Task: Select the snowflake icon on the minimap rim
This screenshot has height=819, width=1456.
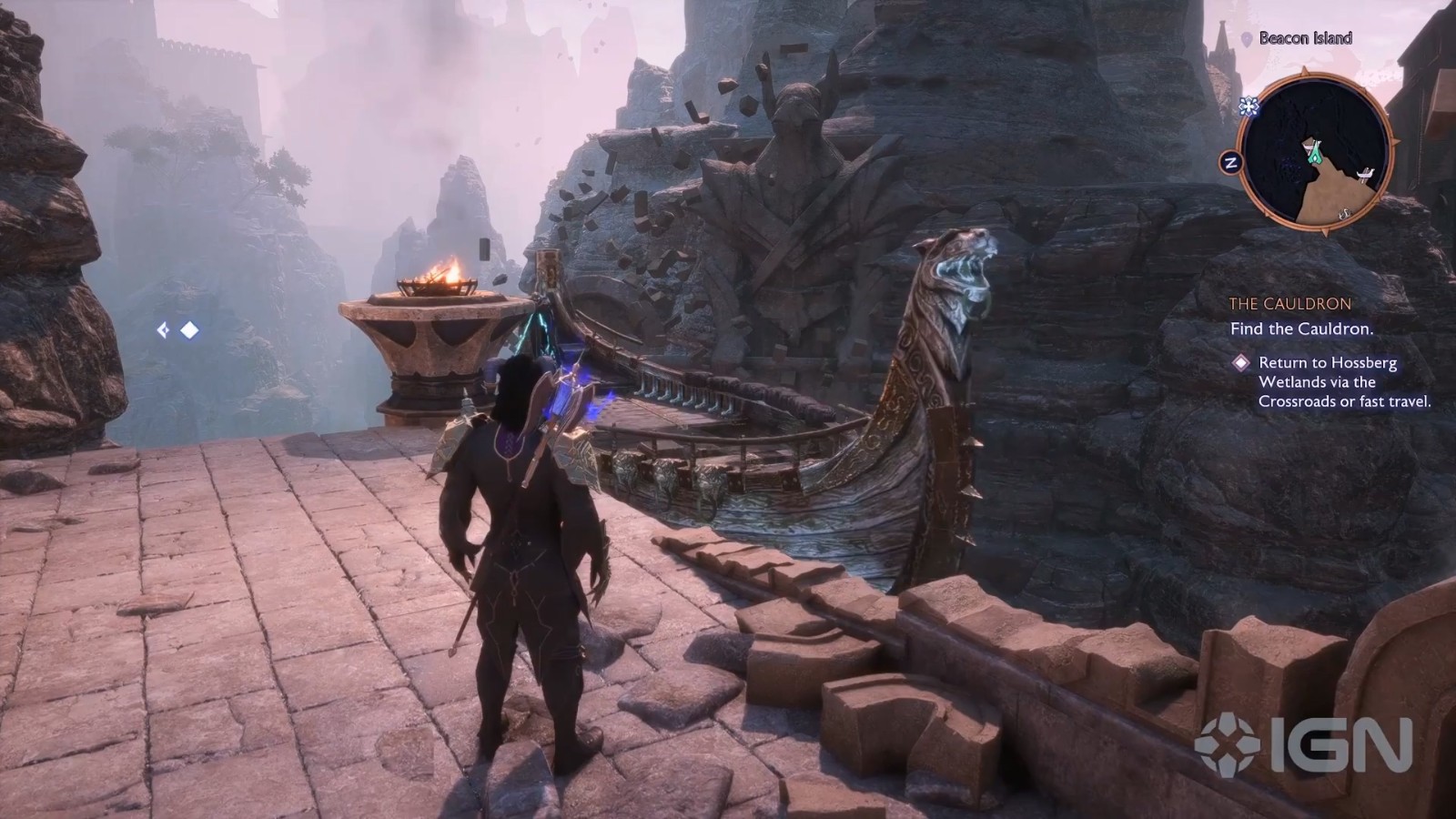Action: click(1249, 107)
